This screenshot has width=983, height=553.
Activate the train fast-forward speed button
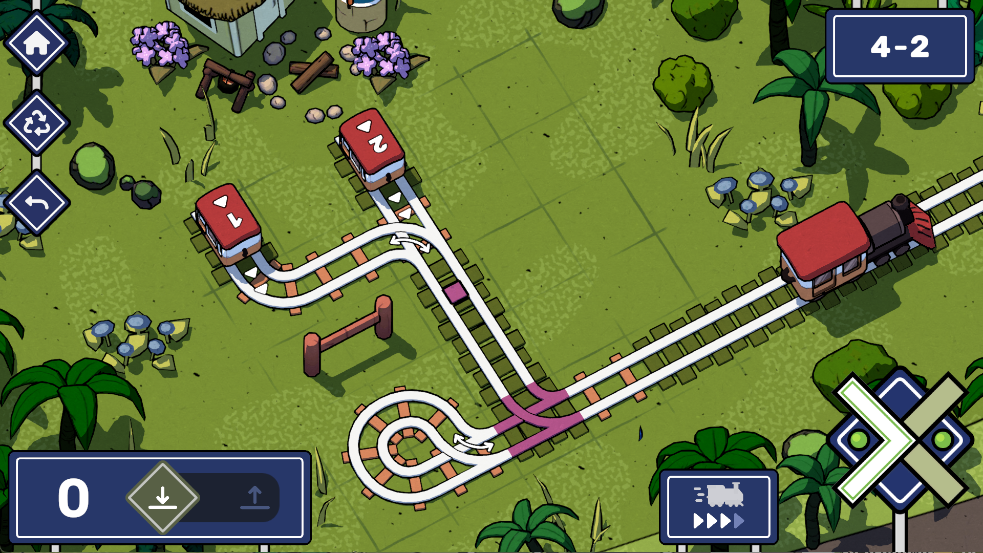[x=718, y=507]
